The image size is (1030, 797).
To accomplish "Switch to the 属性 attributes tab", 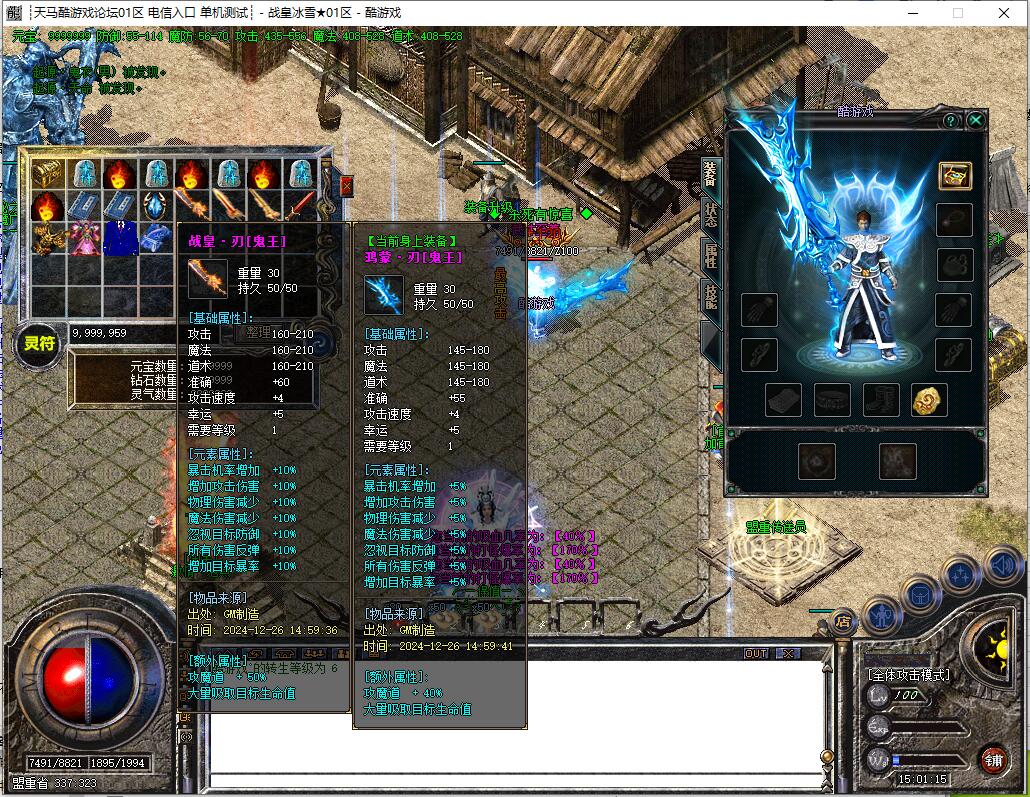I will 711,253.
